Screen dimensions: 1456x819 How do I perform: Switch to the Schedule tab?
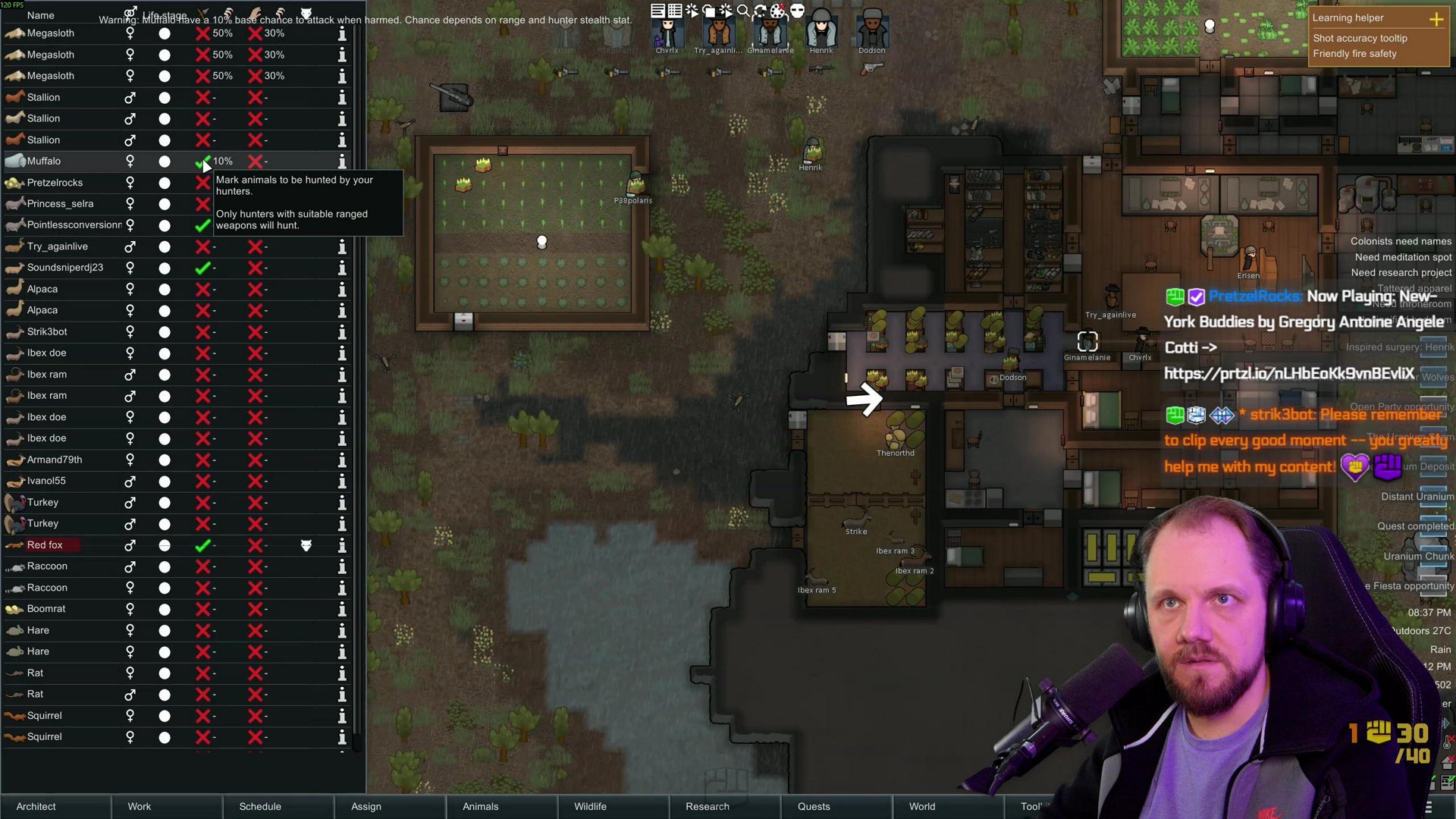click(x=260, y=806)
